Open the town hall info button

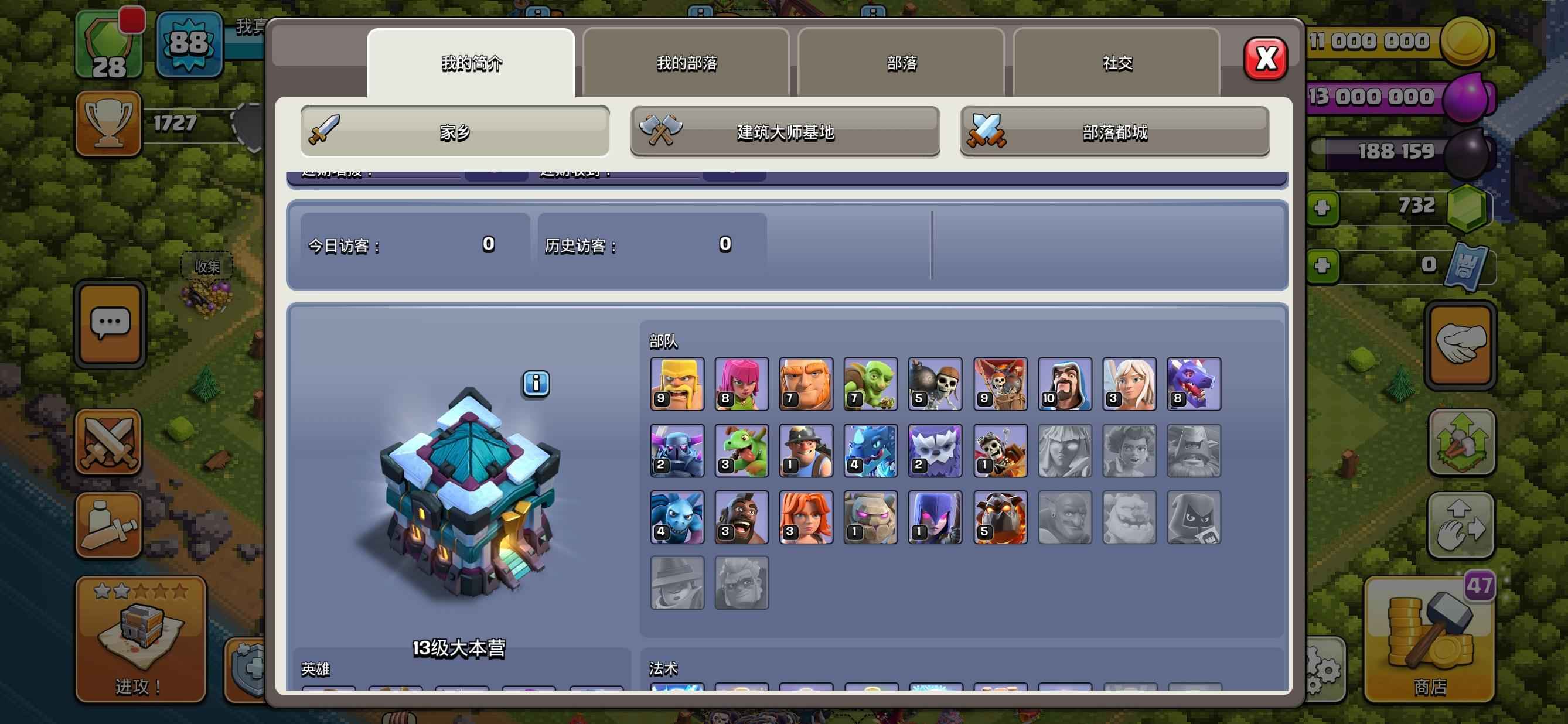point(536,384)
